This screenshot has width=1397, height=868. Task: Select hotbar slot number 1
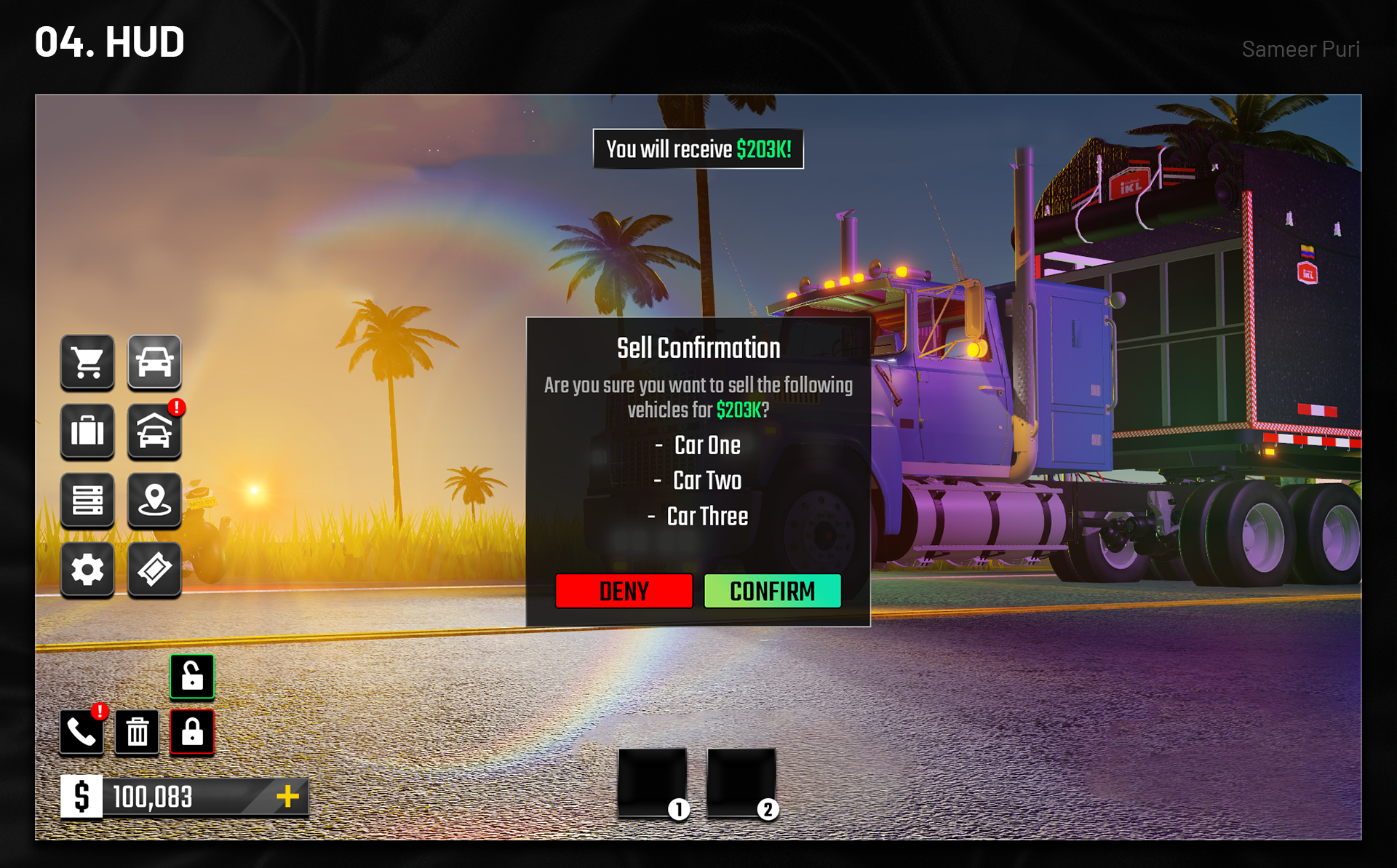(x=653, y=782)
